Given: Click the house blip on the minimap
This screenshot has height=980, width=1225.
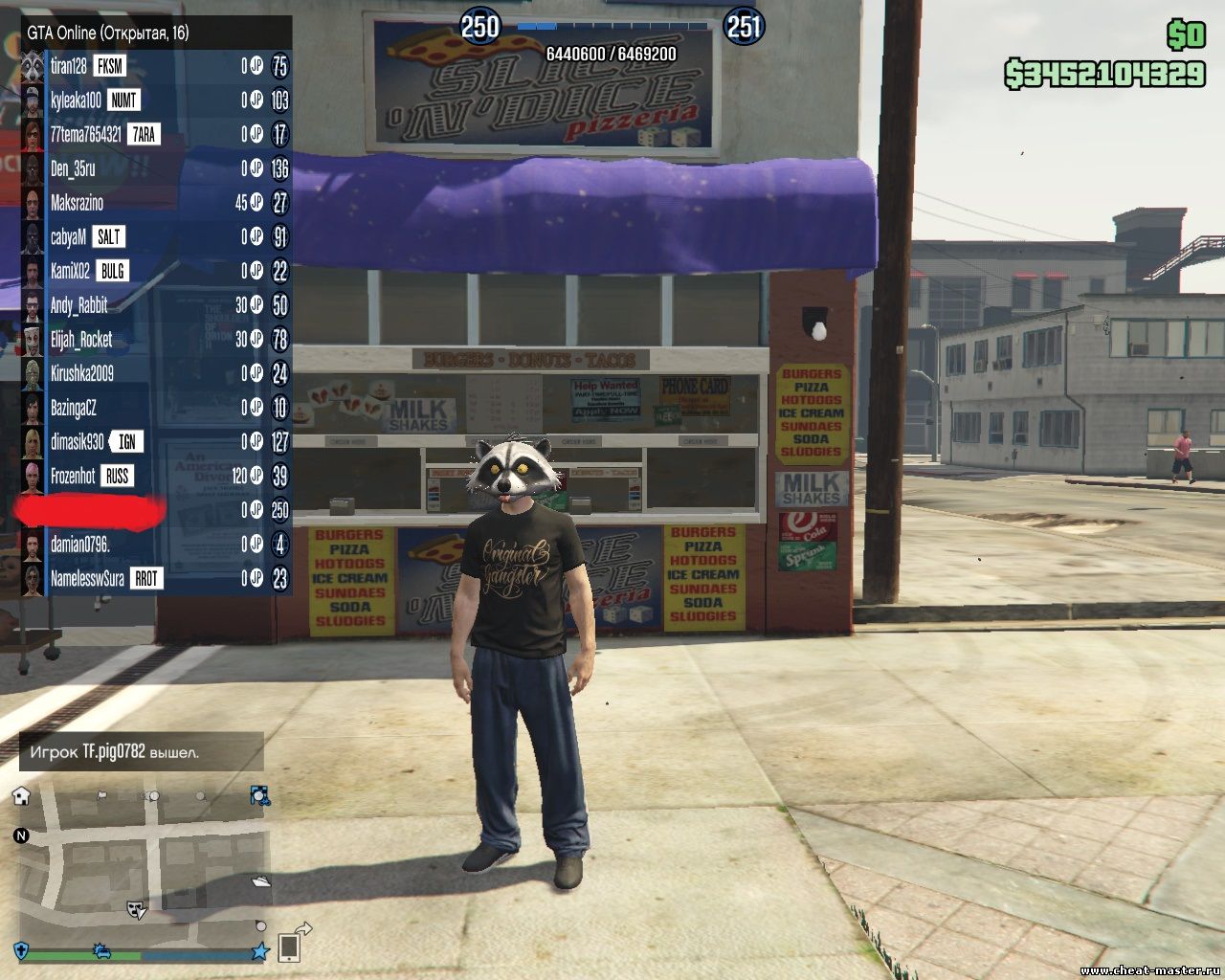Looking at the screenshot, I should [x=21, y=796].
